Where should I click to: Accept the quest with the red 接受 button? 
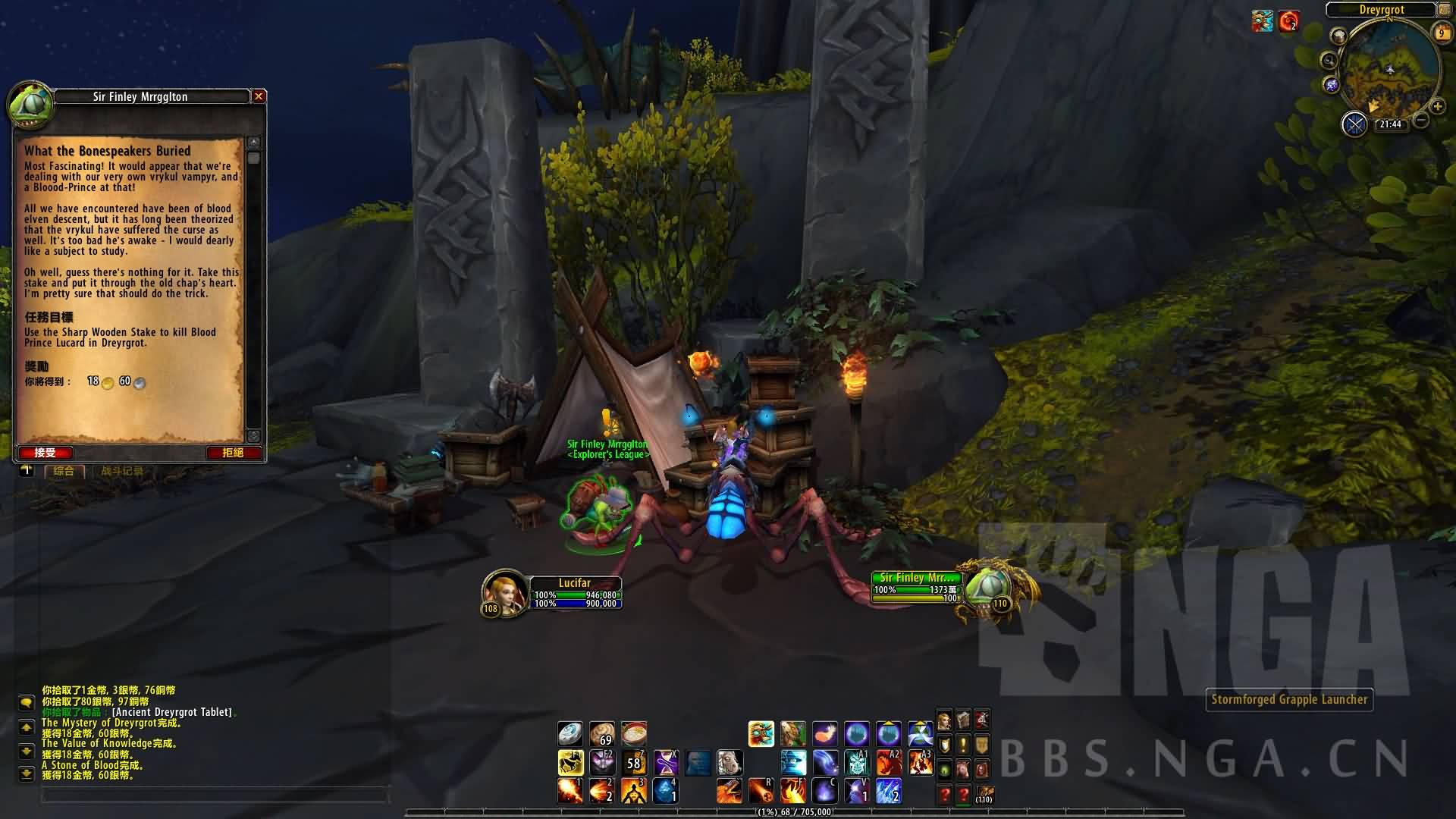pyautogui.click(x=45, y=453)
